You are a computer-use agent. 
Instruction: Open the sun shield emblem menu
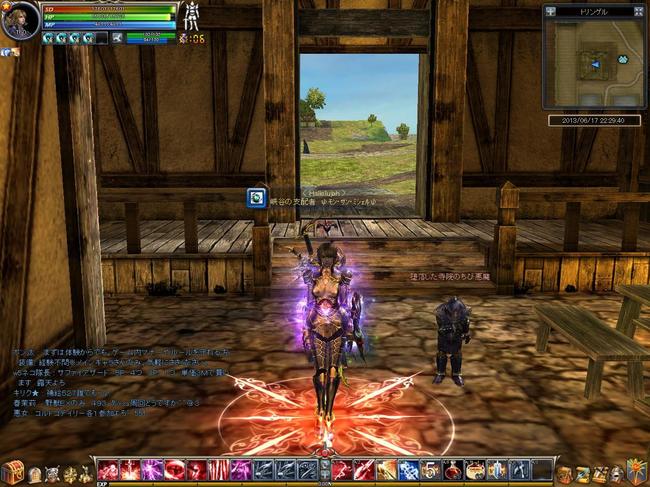pyautogui.click(x=636, y=470)
